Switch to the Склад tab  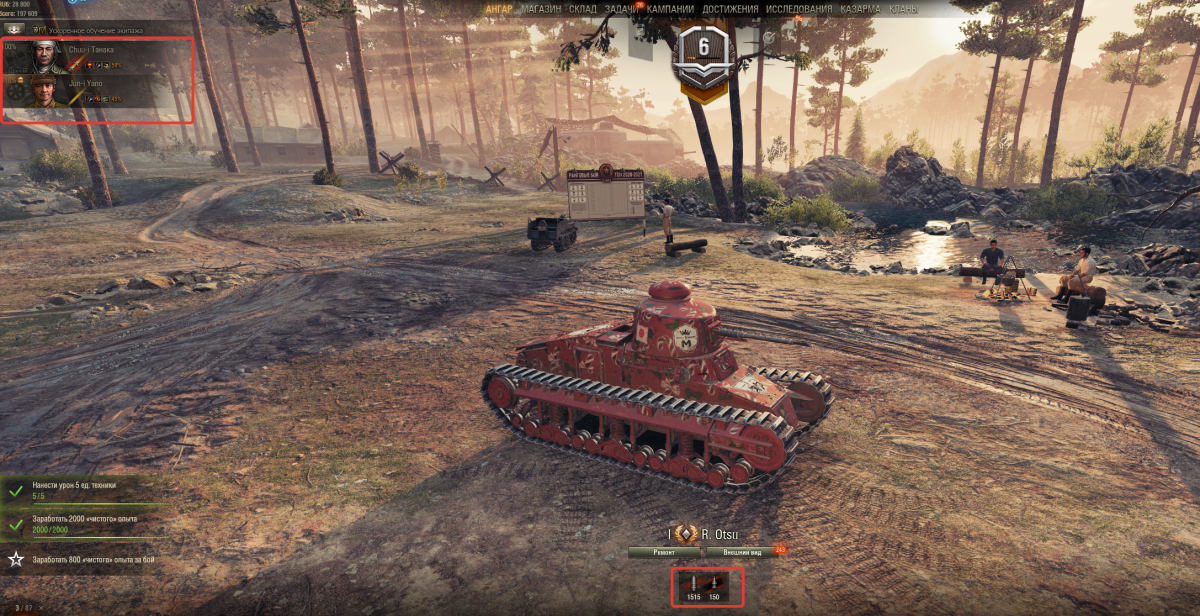pos(583,9)
